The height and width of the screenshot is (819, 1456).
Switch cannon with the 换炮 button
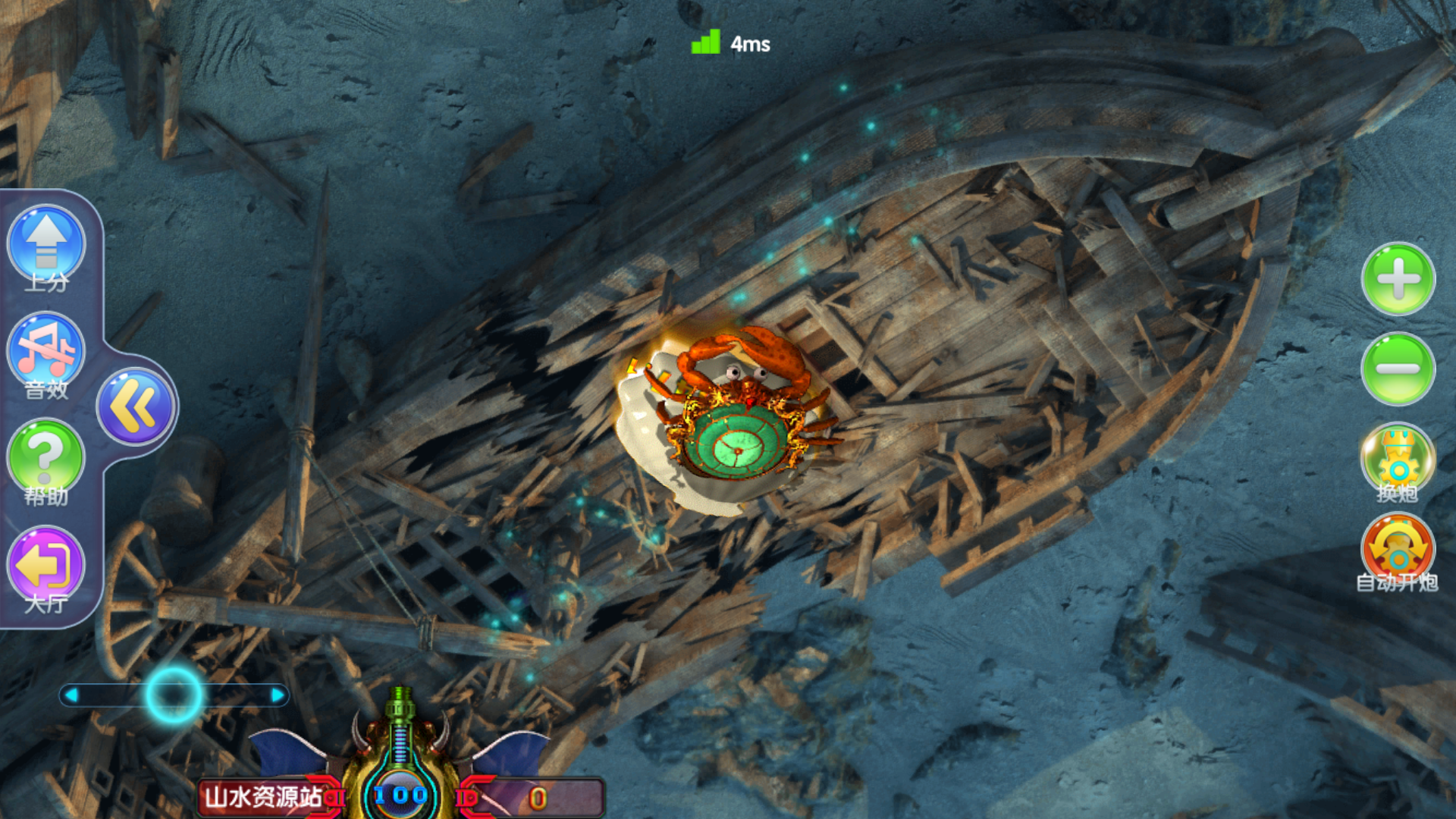click(x=1398, y=460)
